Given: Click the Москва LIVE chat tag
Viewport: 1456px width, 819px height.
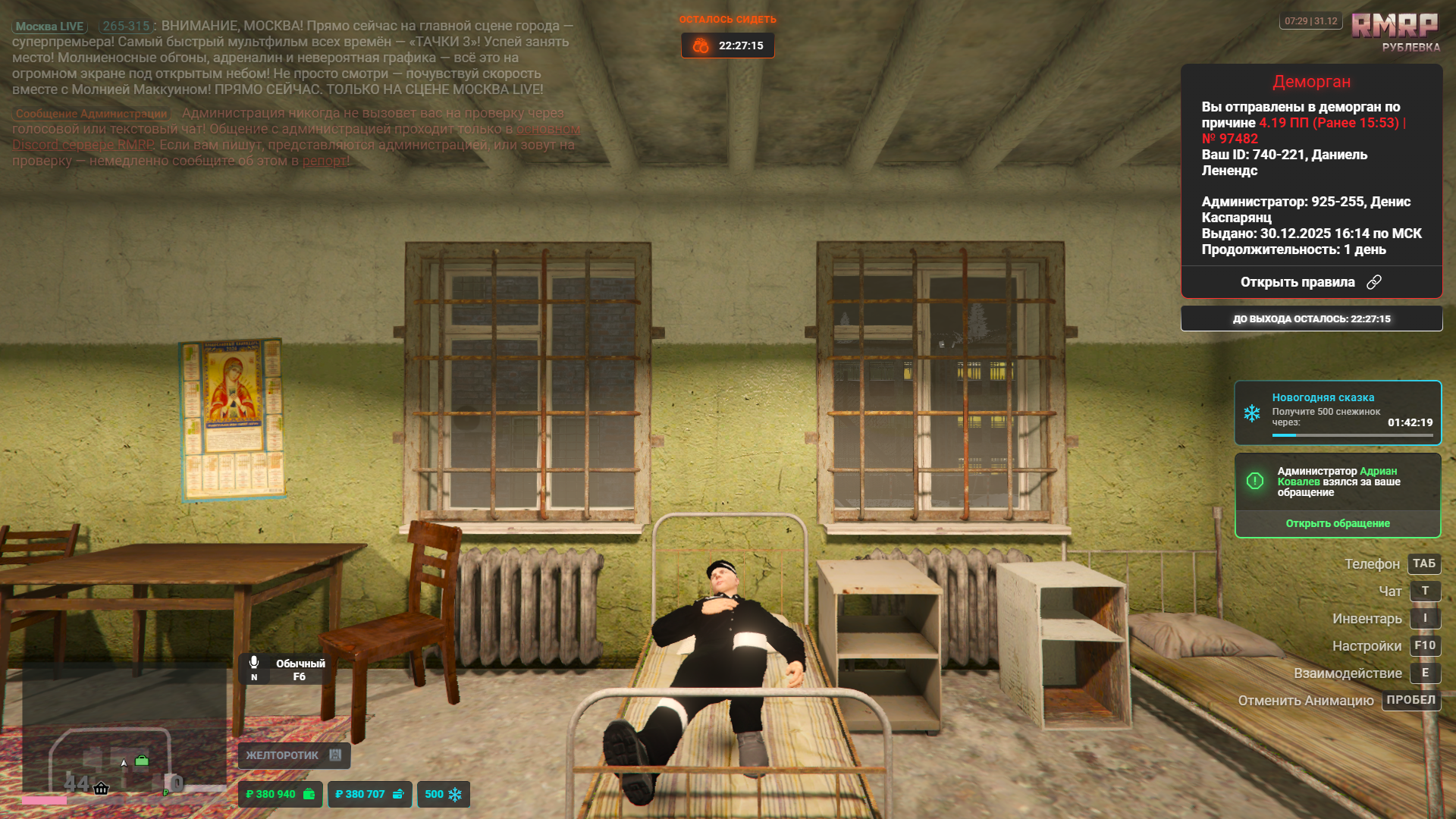Looking at the screenshot, I should pyautogui.click(x=49, y=27).
